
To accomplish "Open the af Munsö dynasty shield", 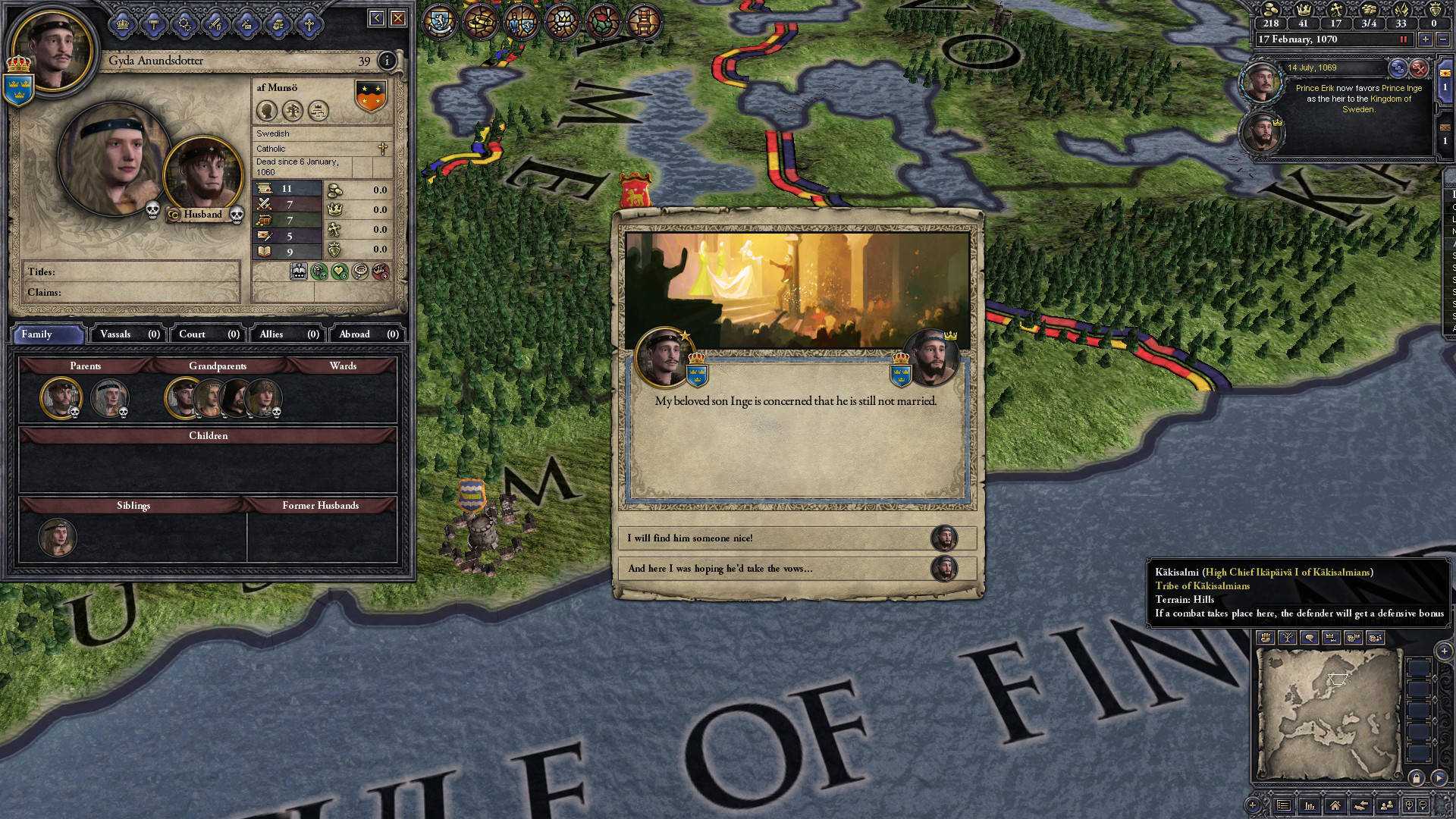I will click(370, 96).
